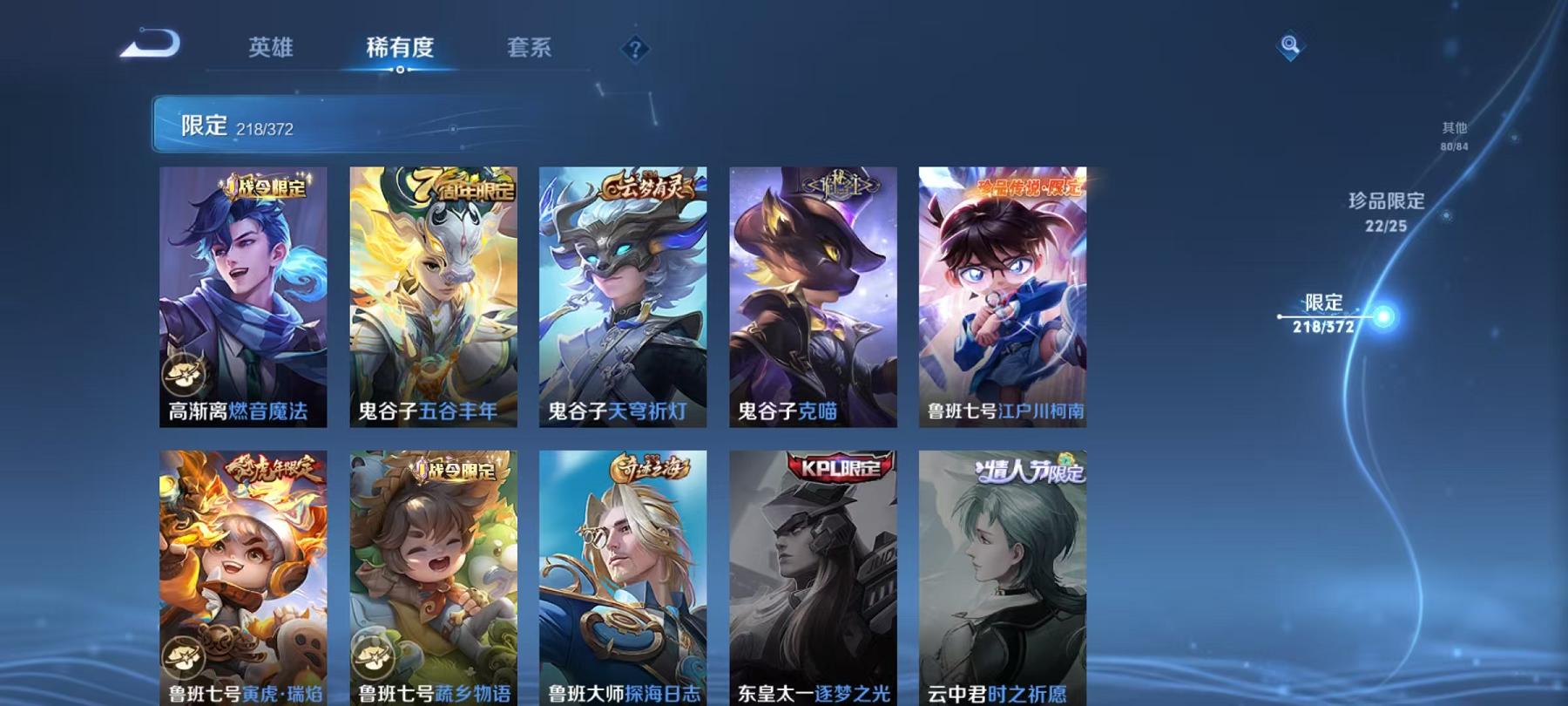Open the 鲁班七号江户川柯南 skin
The height and width of the screenshot is (706, 1568).
pos(999,296)
